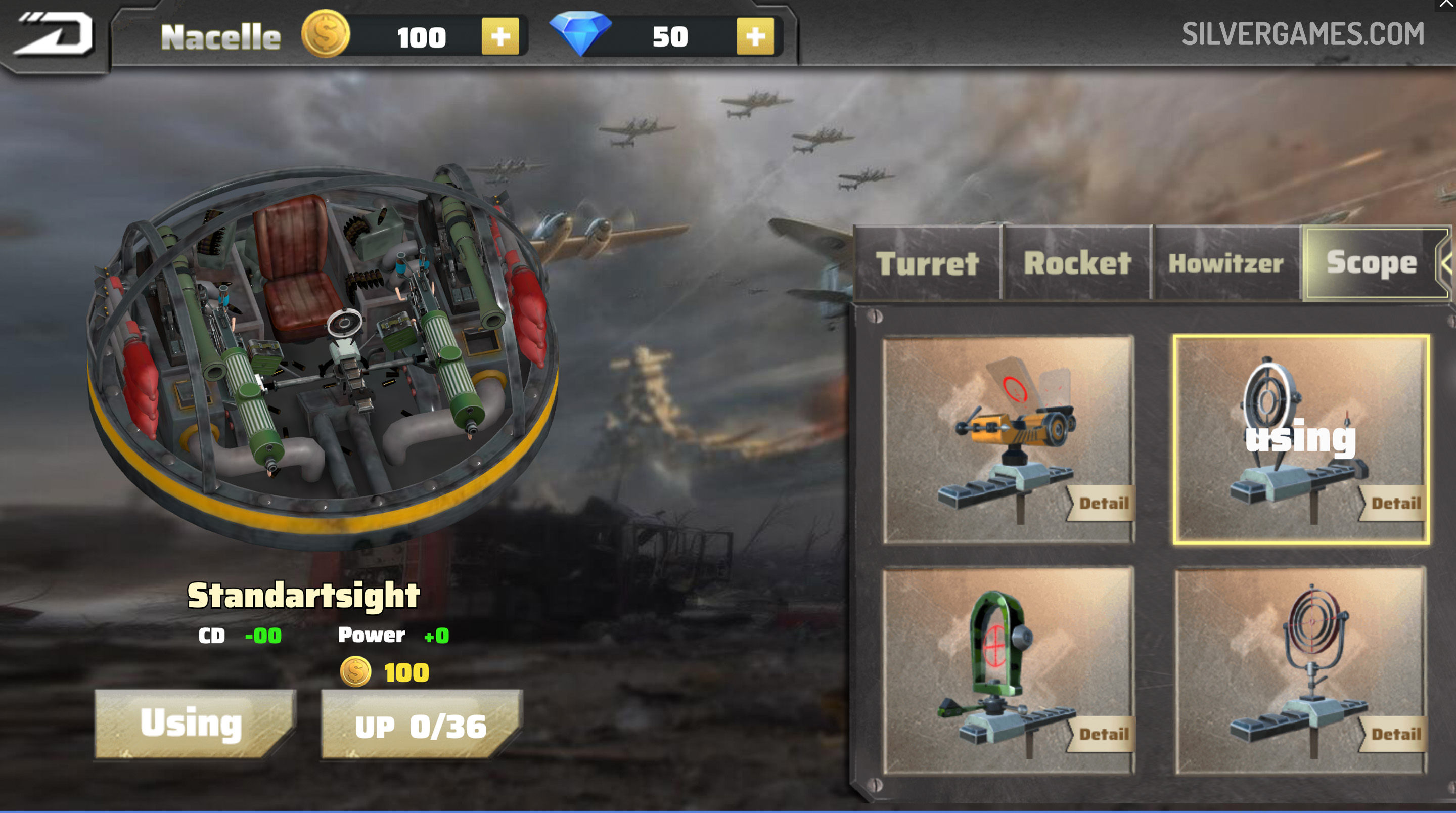The image size is (1456, 813).
Task: Show the Howitzer category
Action: 1226,263
